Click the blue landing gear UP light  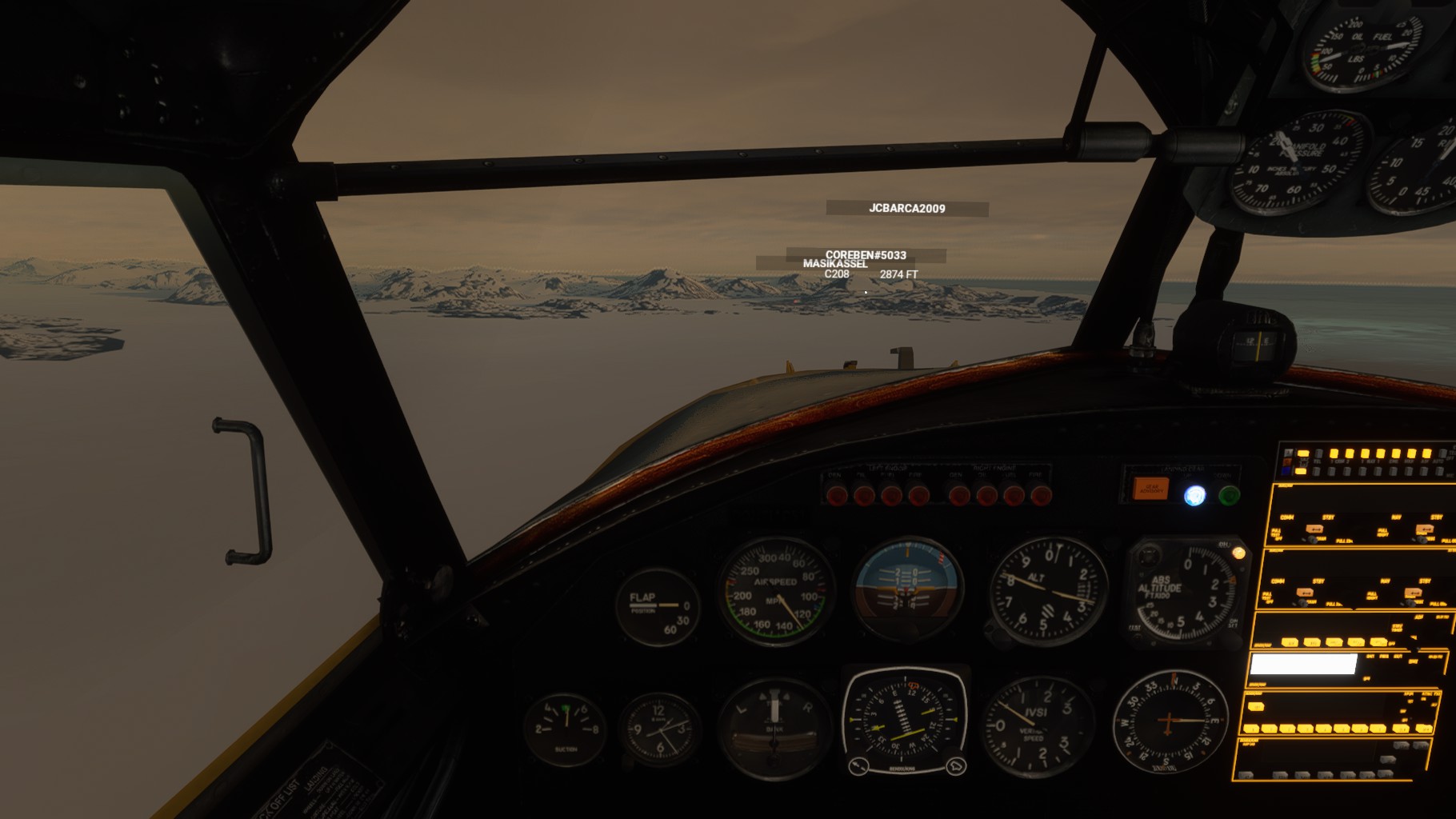[x=1194, y=496]
